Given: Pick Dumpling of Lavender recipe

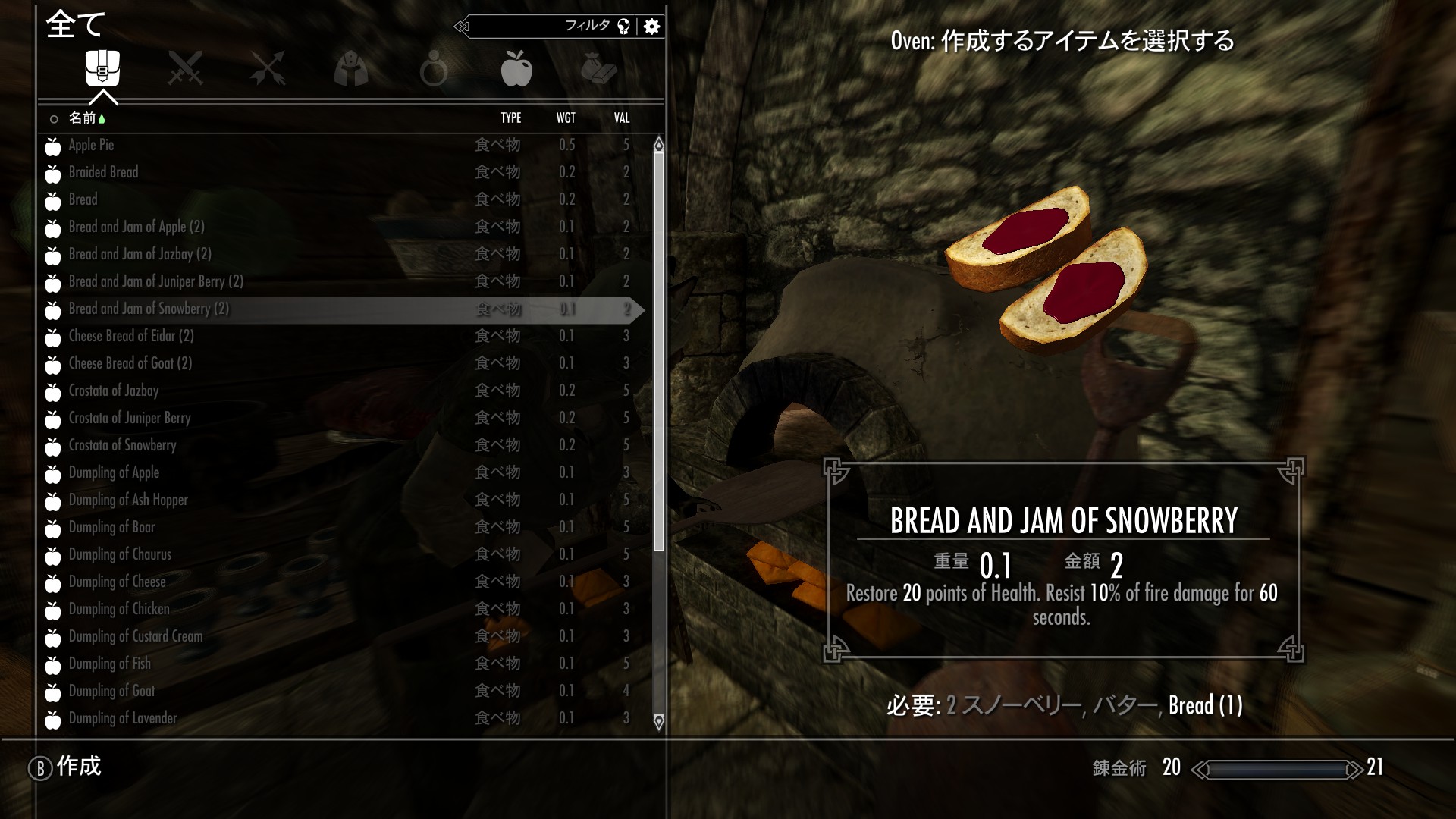Looking at the screenshot, I should coord(122,718).
